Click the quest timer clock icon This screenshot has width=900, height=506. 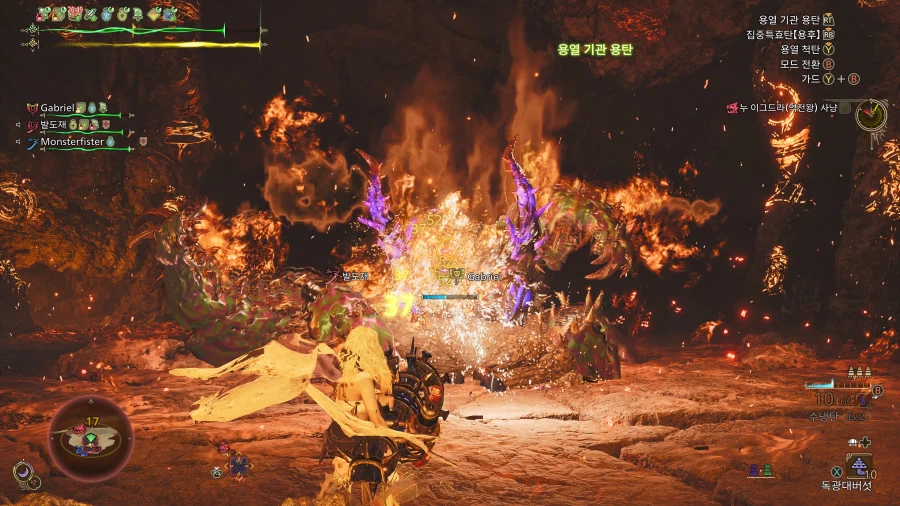point(871,114)
